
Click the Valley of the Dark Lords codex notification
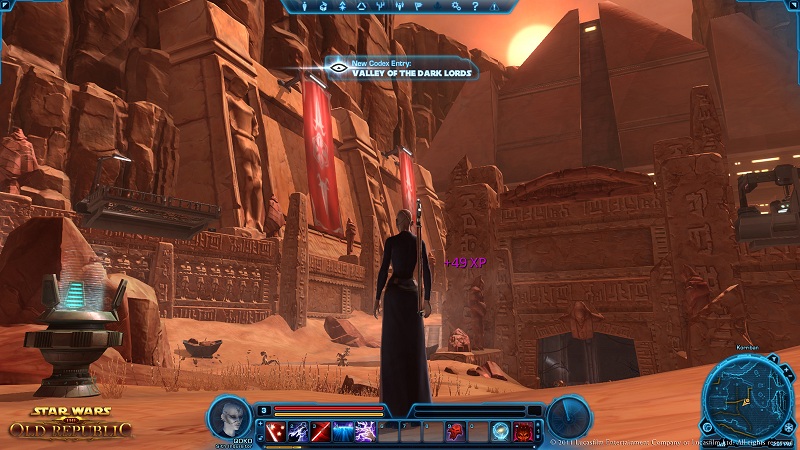tap(400, 68)
